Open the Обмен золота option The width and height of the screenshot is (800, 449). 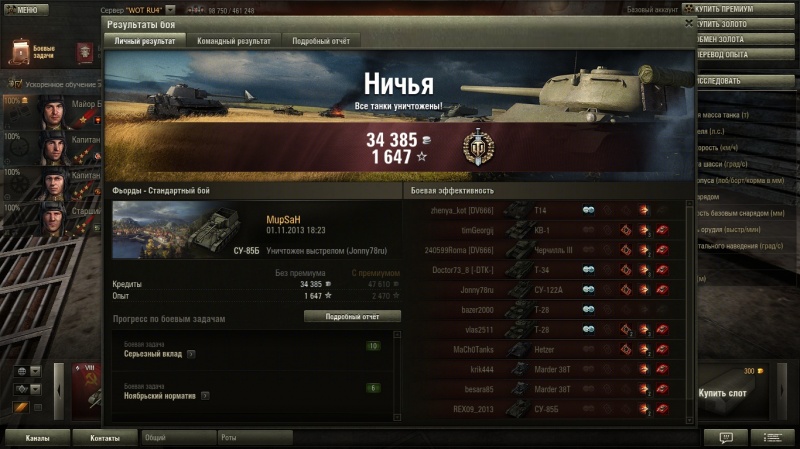pyautogui.click(x=744, y=39)
